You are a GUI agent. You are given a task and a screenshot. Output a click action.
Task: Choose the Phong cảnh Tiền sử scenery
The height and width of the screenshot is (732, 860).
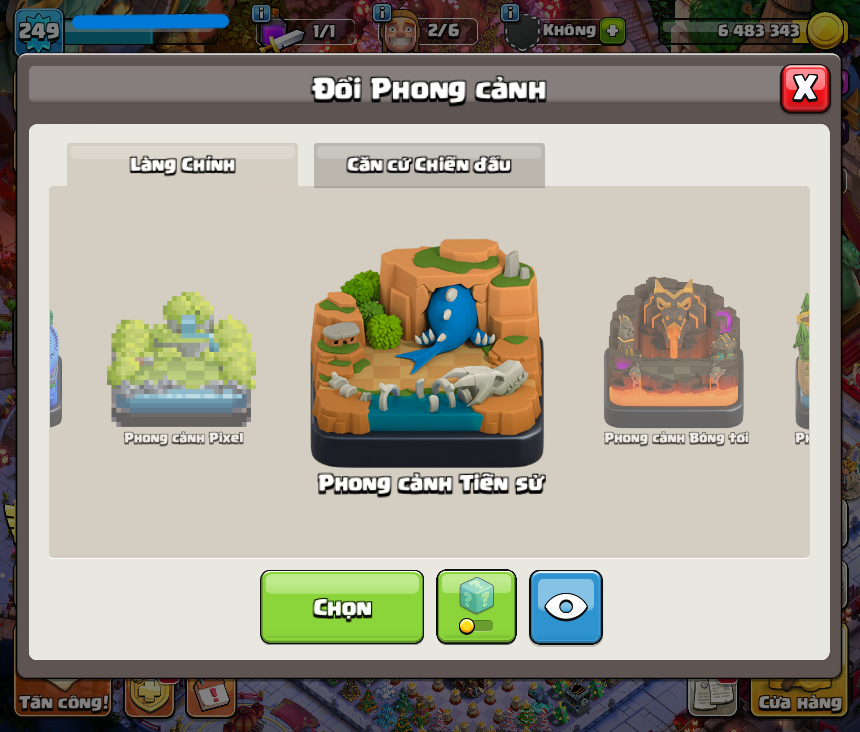click(x=429, y=355)
